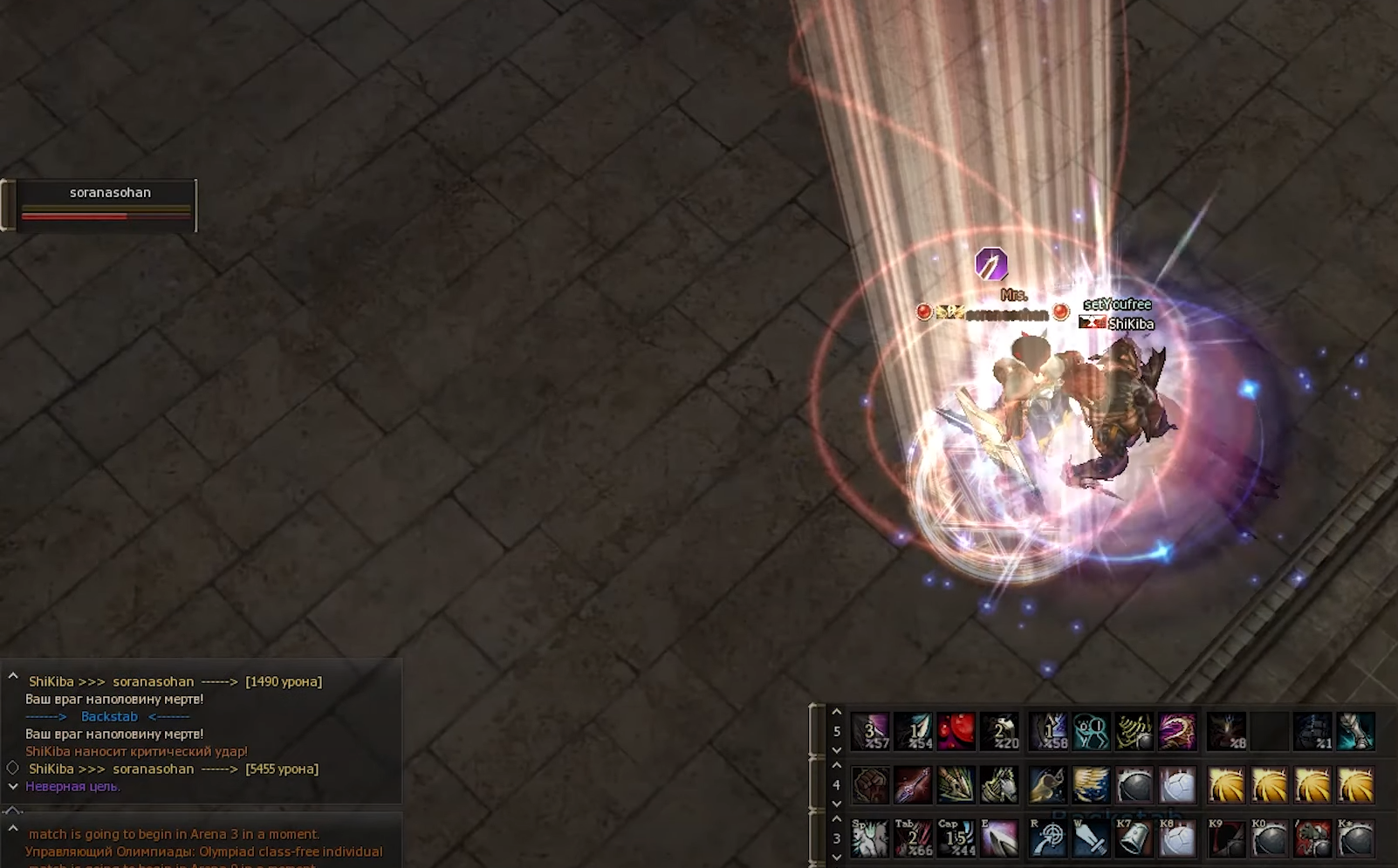Trigger the pink swirl skill icon
This screenshot has width=1398, height=868.
tap(1177, 731)
